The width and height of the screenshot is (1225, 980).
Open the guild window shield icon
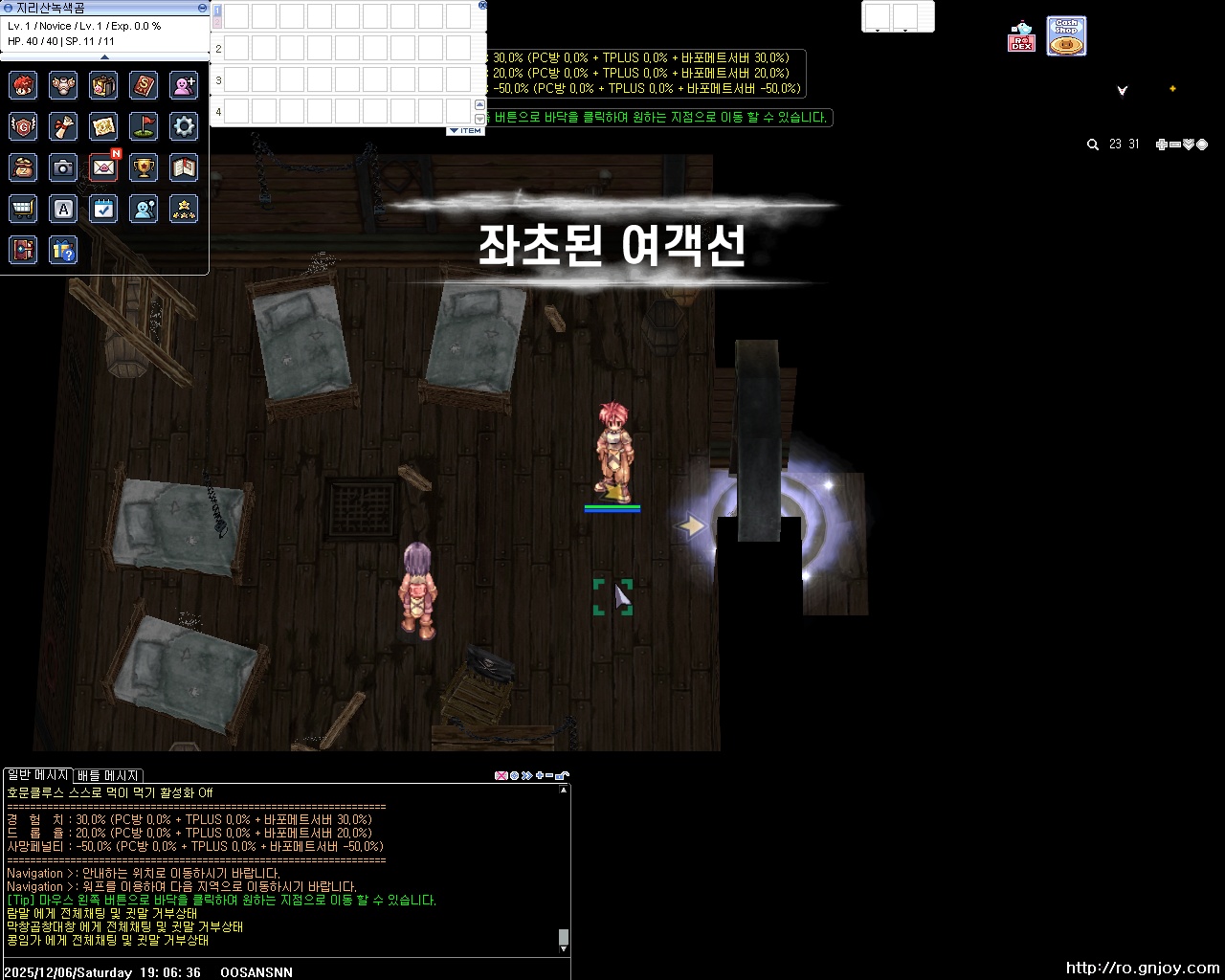(x=23, y=126)
